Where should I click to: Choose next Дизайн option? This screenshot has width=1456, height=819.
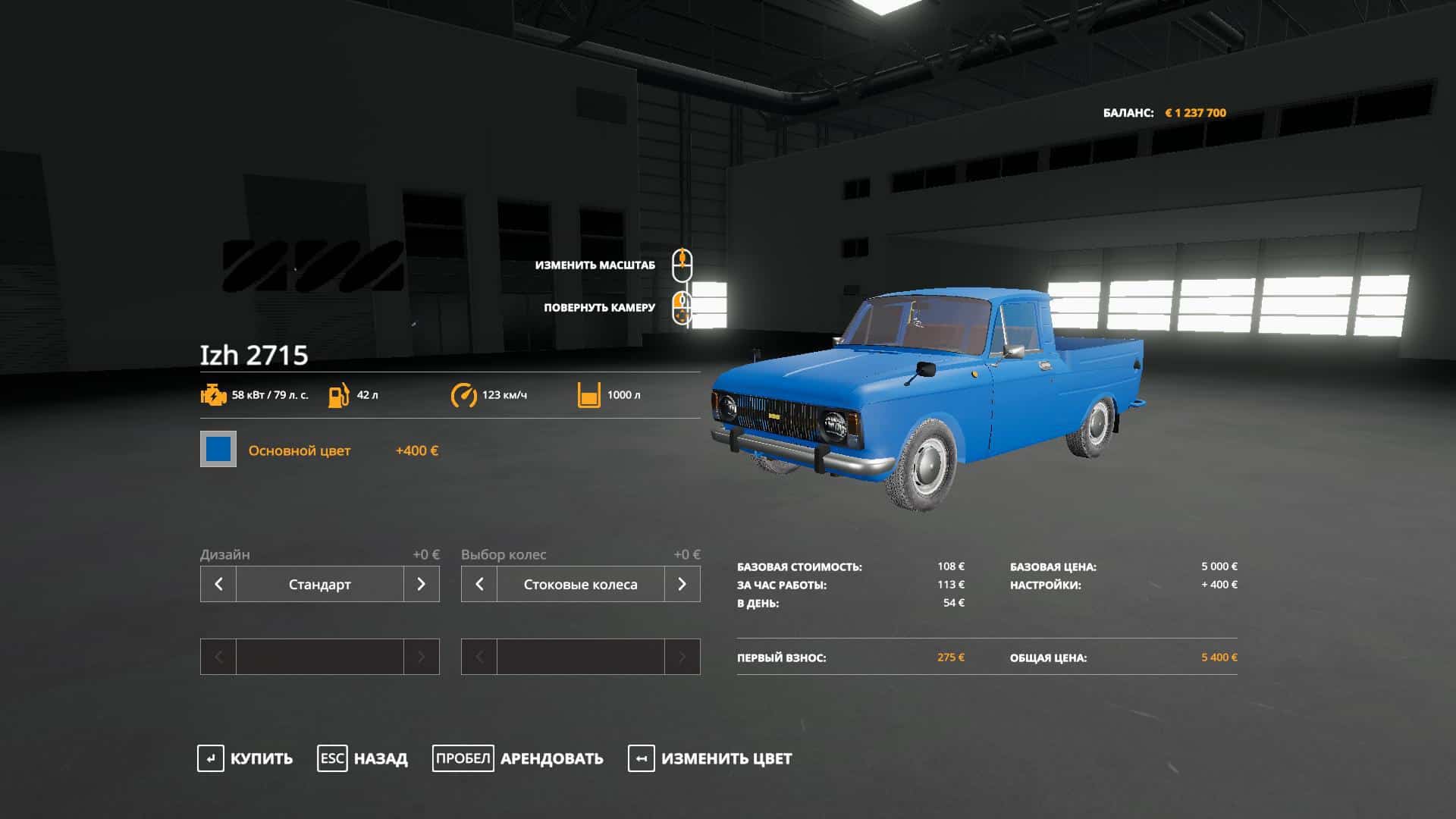coord(421,584)
